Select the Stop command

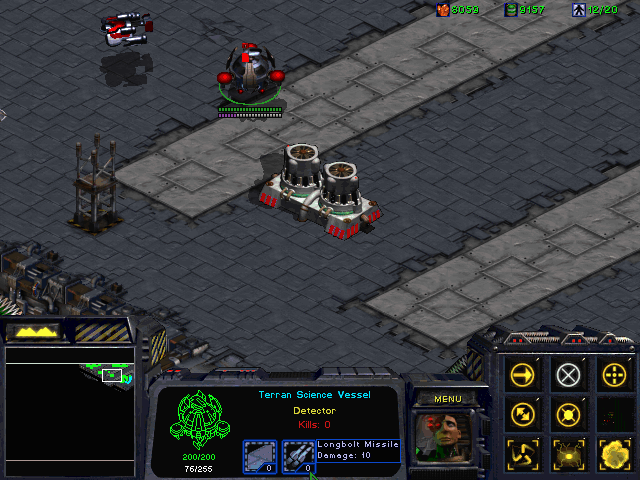[568, 376]
